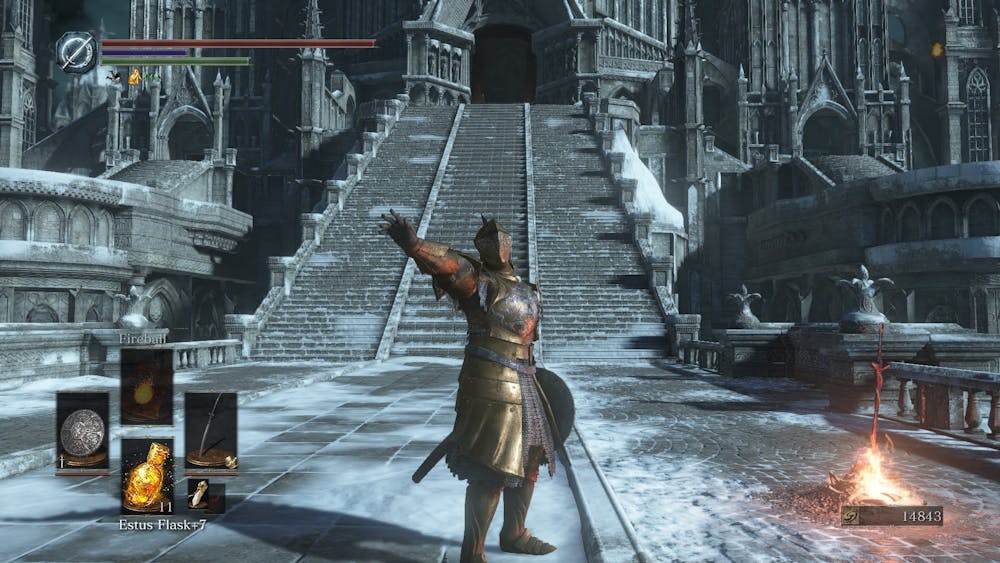
Task: Click the small pouch item icon
Action: tap(202, 493)
